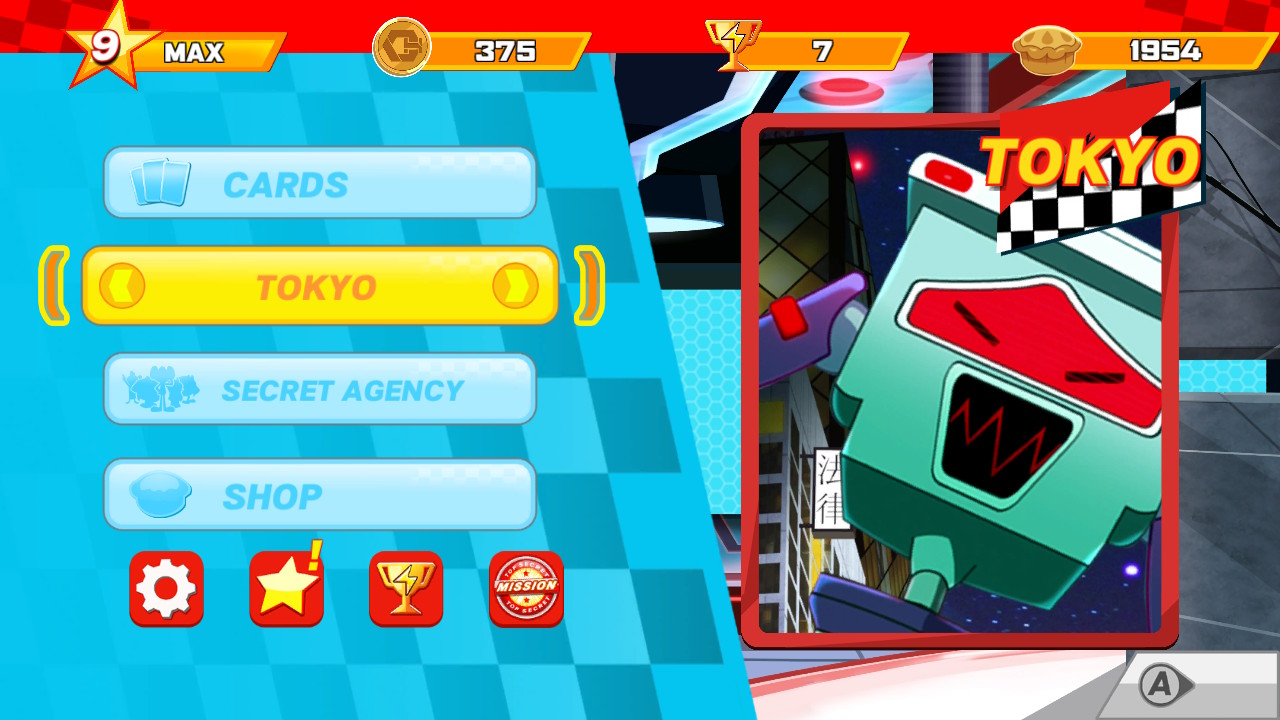This screenshot has height=720, width=1280.
Task: Select the Tokyo track button
Action: click(x=320, y=287)
